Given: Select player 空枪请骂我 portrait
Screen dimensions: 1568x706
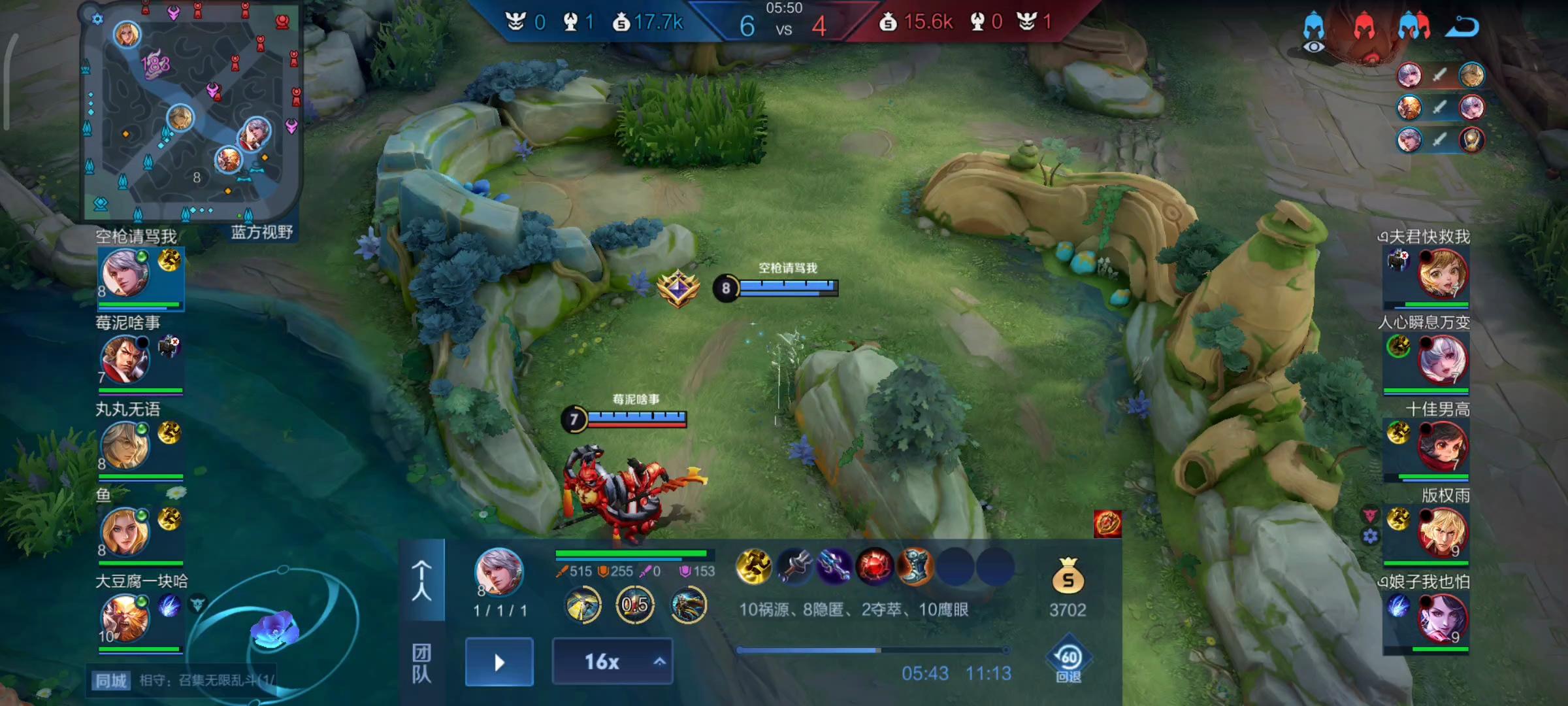Looking at the screenshot, I should point(125,273).
